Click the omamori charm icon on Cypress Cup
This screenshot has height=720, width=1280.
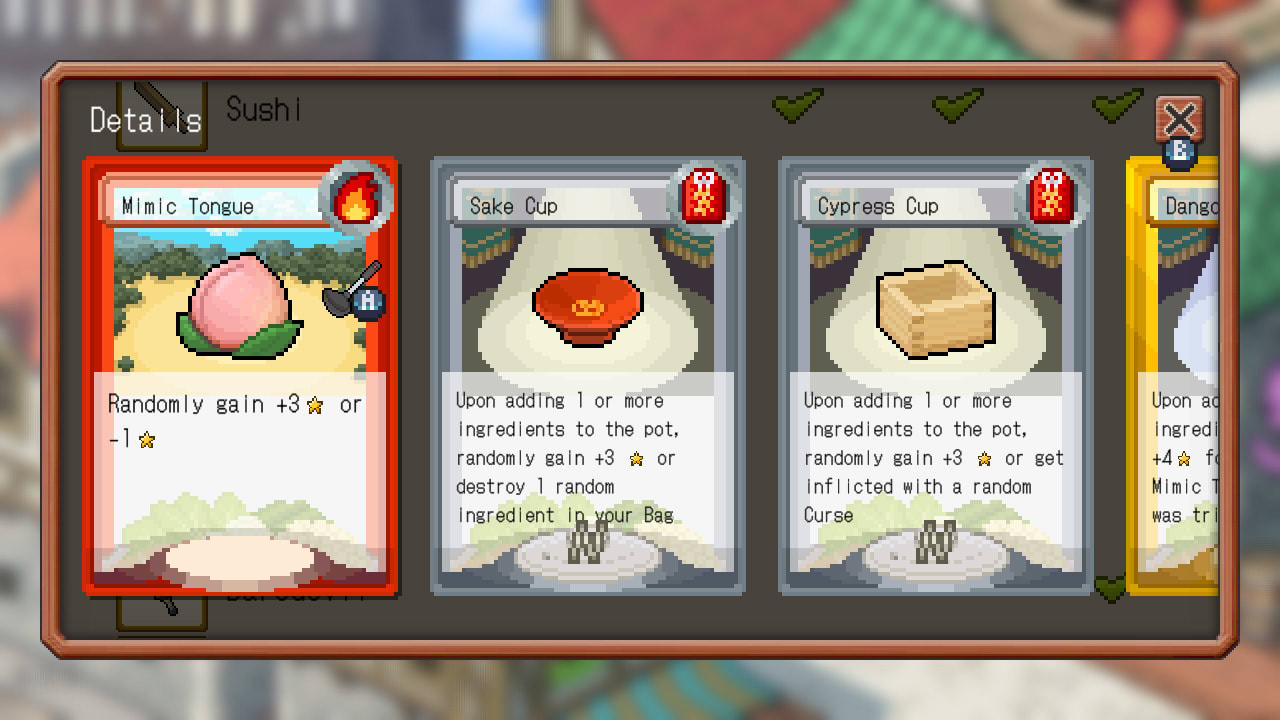pos(1055,197)
